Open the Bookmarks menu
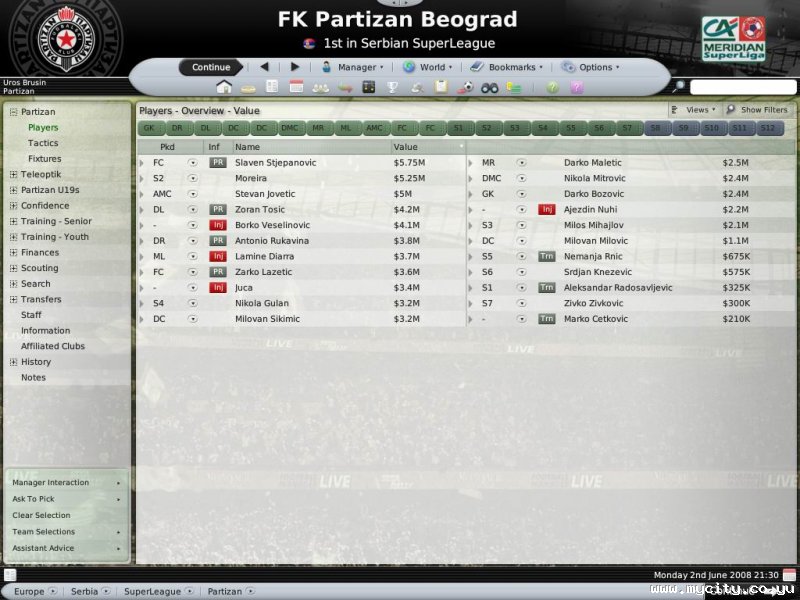Viewport: 800px width, 600px height. [x=507, y=67]
